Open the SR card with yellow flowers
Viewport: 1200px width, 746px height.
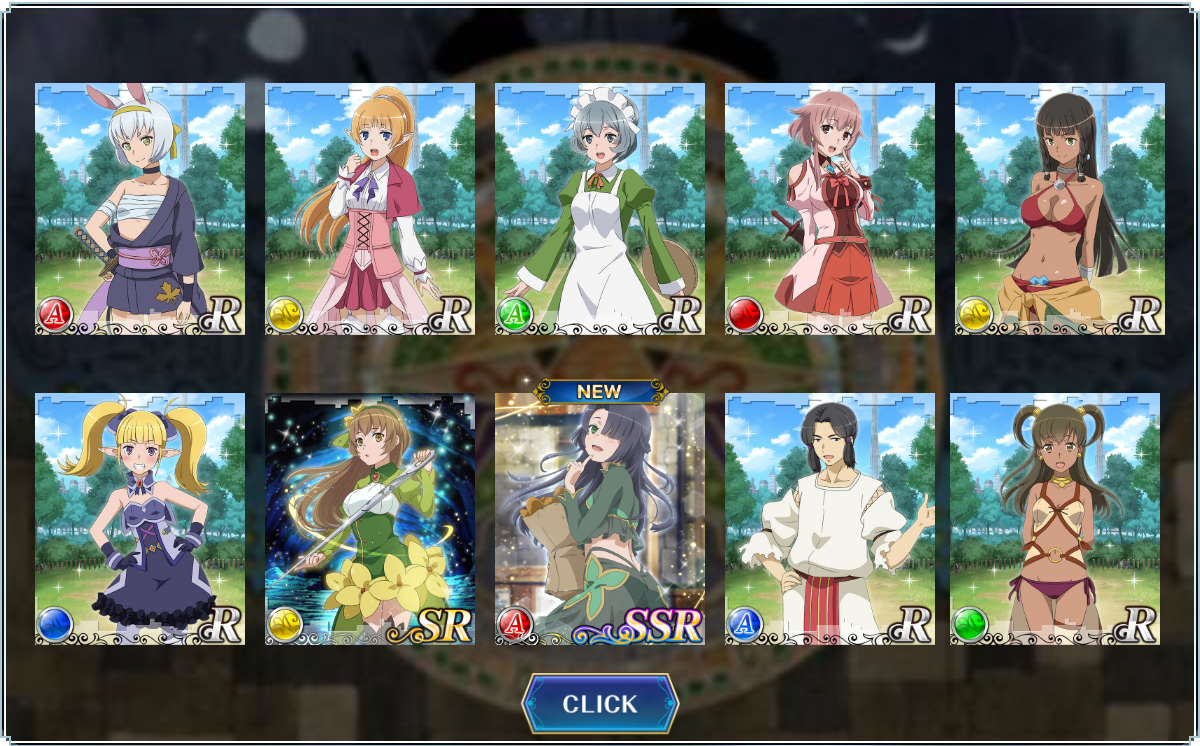pos(370,519)
